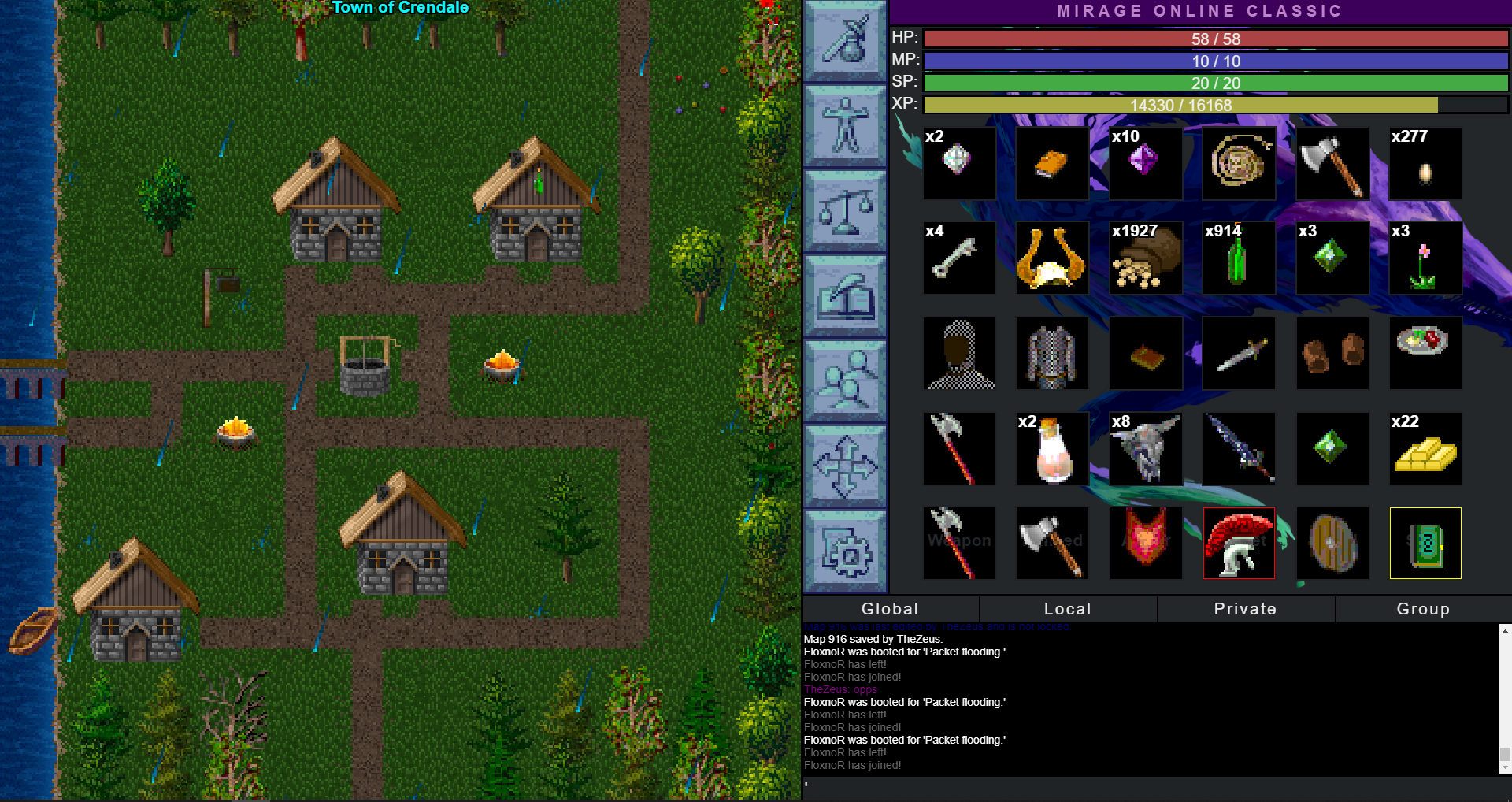Screen dimensions: 1512x802
Task: Select the green bottle stack of 914
Action: 1239,258
